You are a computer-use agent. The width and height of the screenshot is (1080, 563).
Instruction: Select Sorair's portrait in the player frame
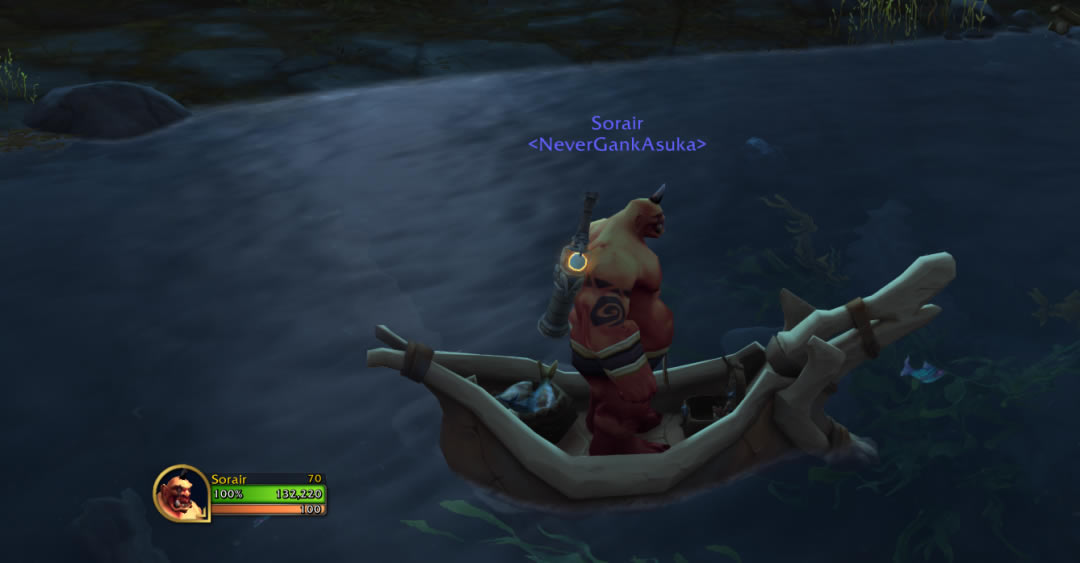(181, 493)
